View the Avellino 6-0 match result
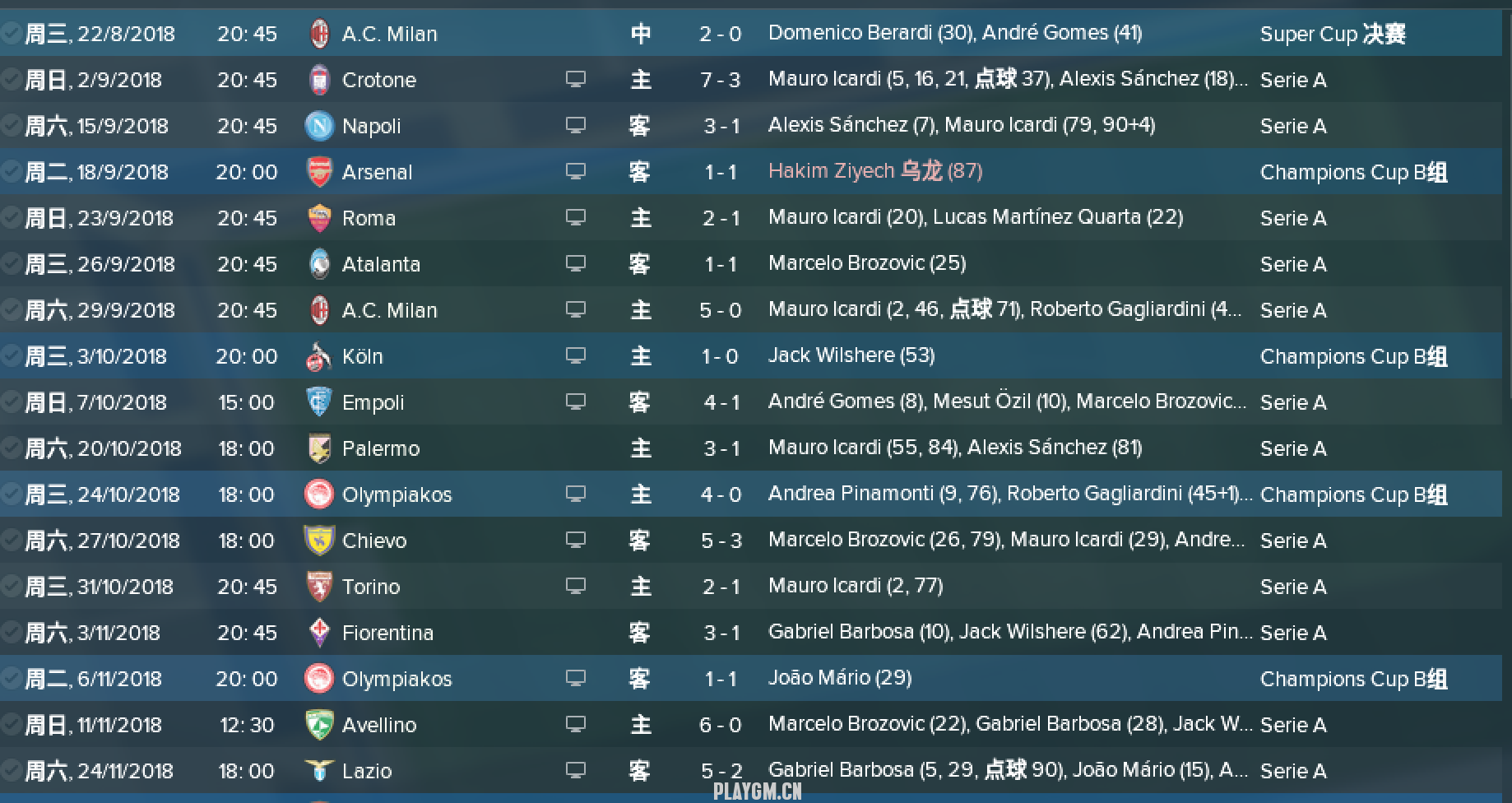Screen dimensions: 1512x803 click(721, 725)
